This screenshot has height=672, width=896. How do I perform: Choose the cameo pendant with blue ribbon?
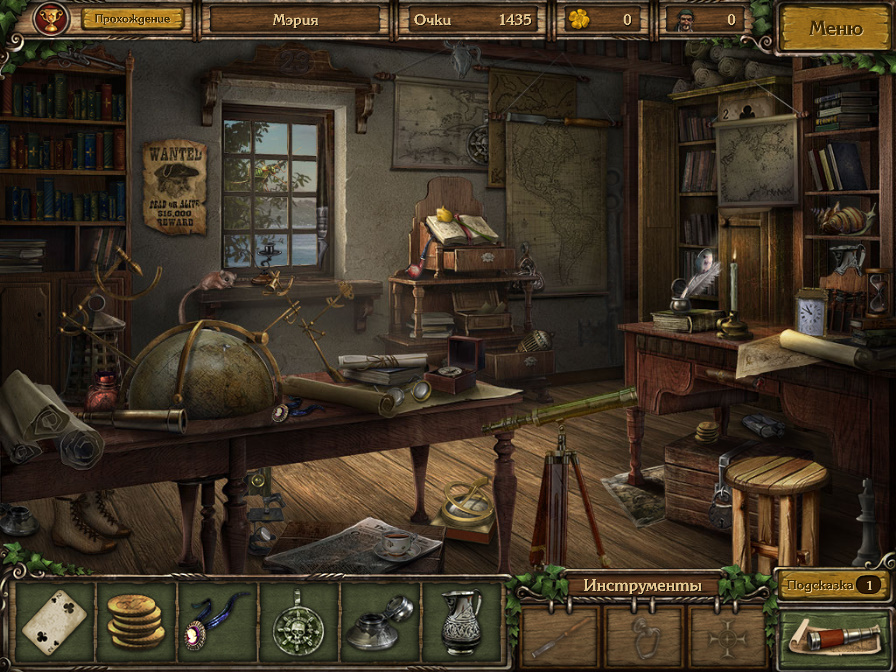[x=218, y=621]
